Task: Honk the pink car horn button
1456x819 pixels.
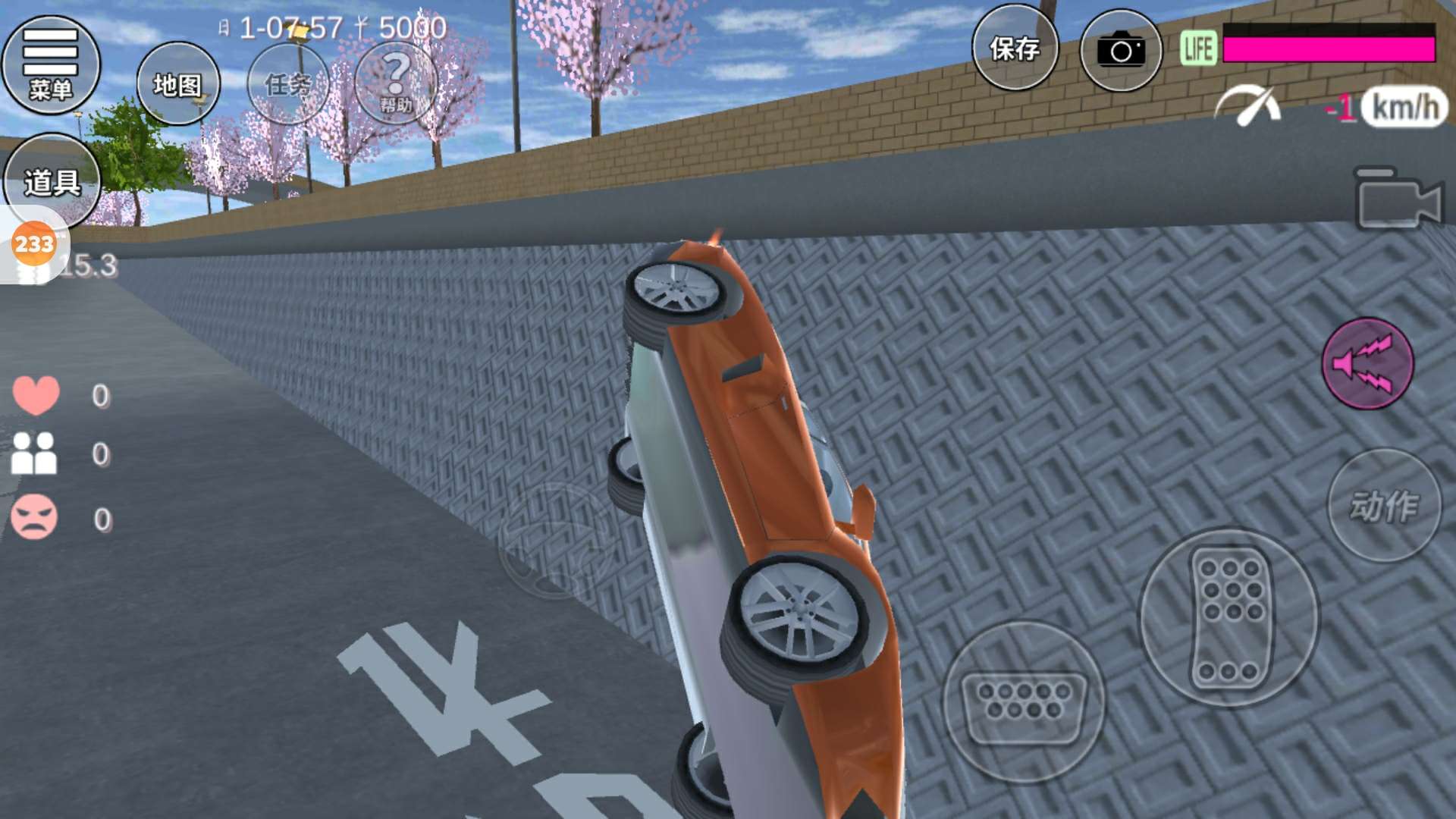Action: [x=1367, y=363]
